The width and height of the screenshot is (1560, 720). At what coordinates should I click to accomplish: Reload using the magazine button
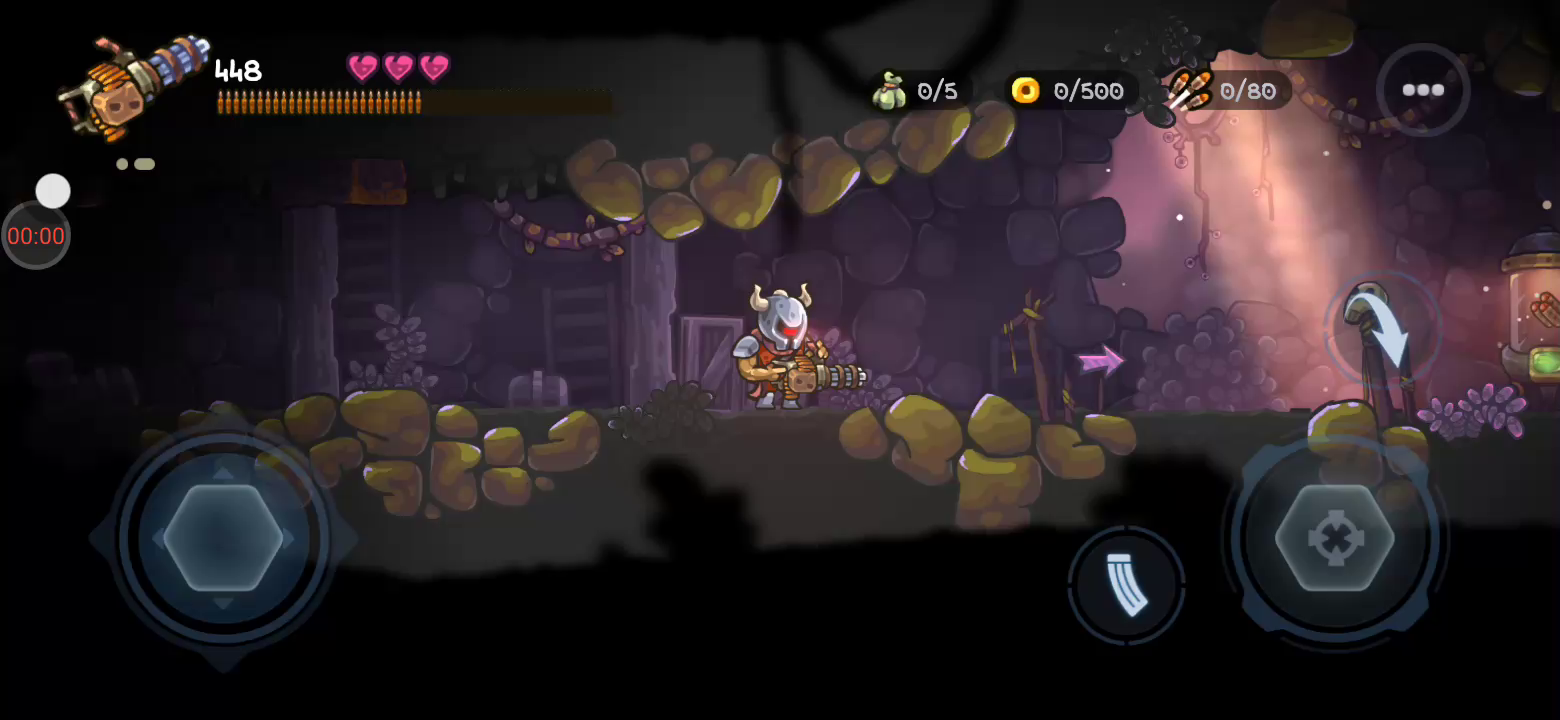tap(1126, 584)
